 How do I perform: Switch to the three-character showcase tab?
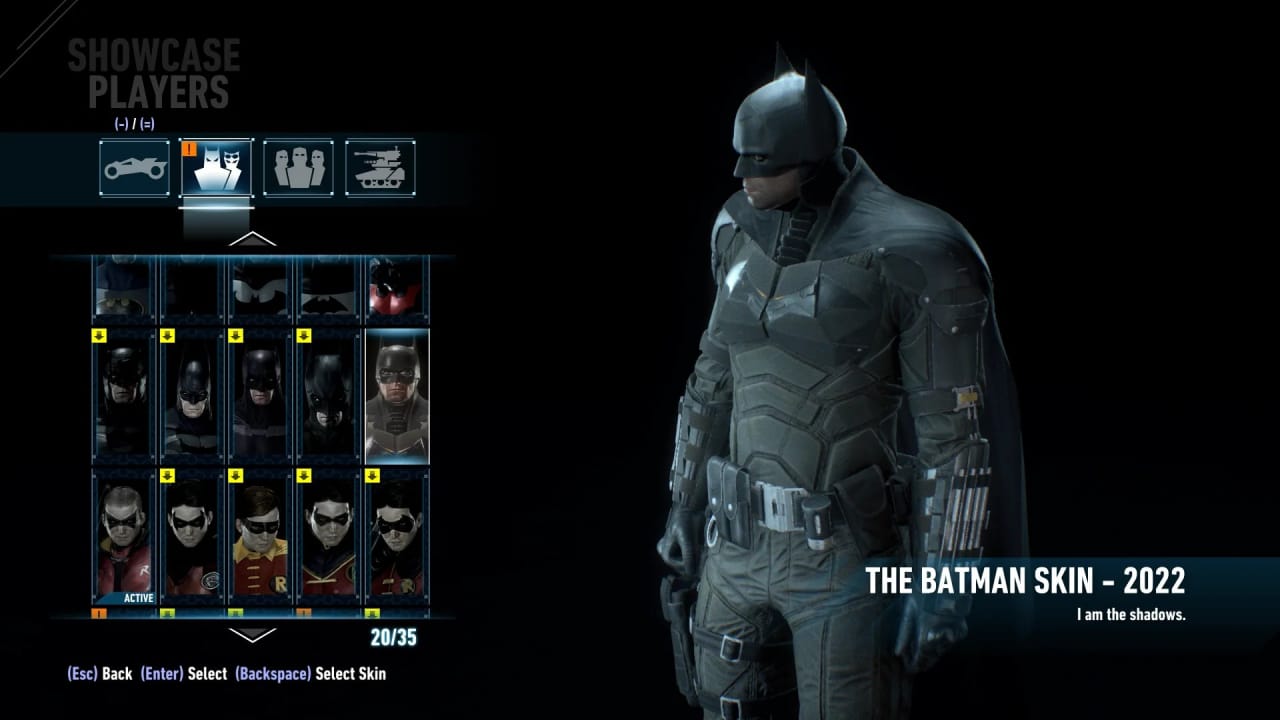pyautogui.click(x=298, y=168)
